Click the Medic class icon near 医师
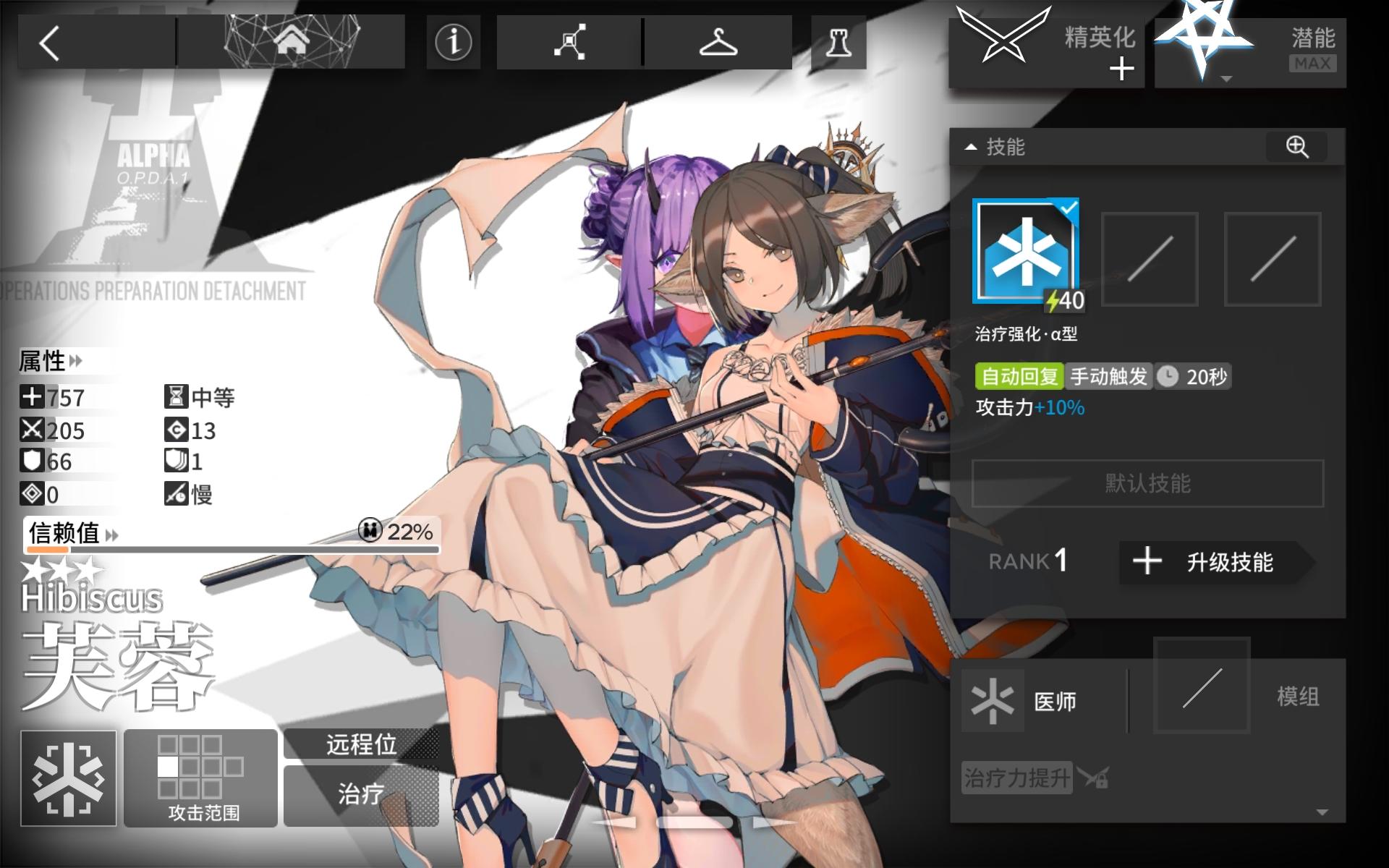 coord(991,698)
